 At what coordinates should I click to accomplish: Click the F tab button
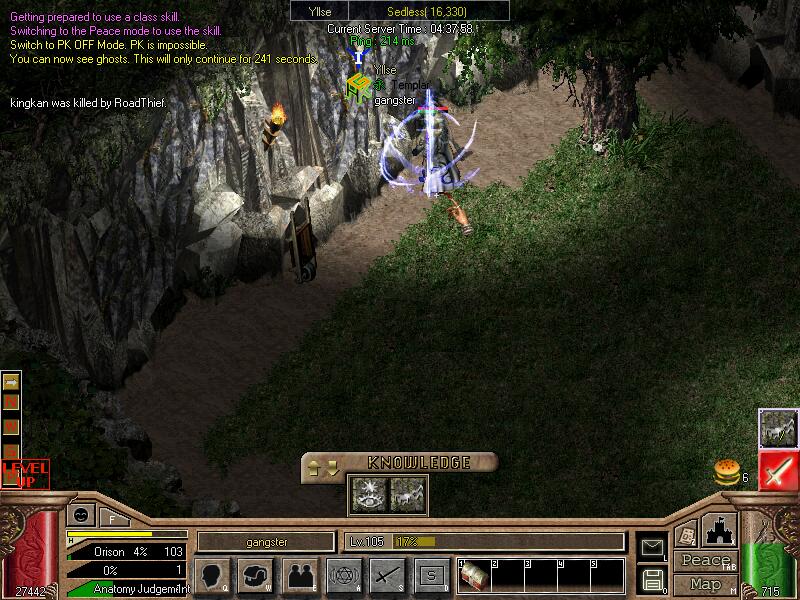pos(113,518)
